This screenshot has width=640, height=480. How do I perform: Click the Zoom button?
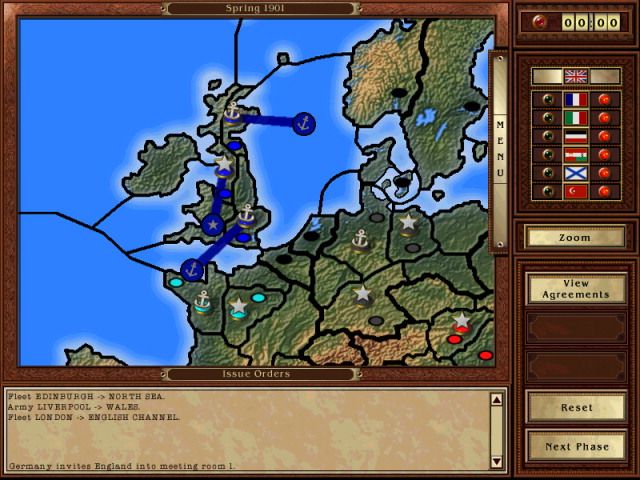click(x=575, y=238)
